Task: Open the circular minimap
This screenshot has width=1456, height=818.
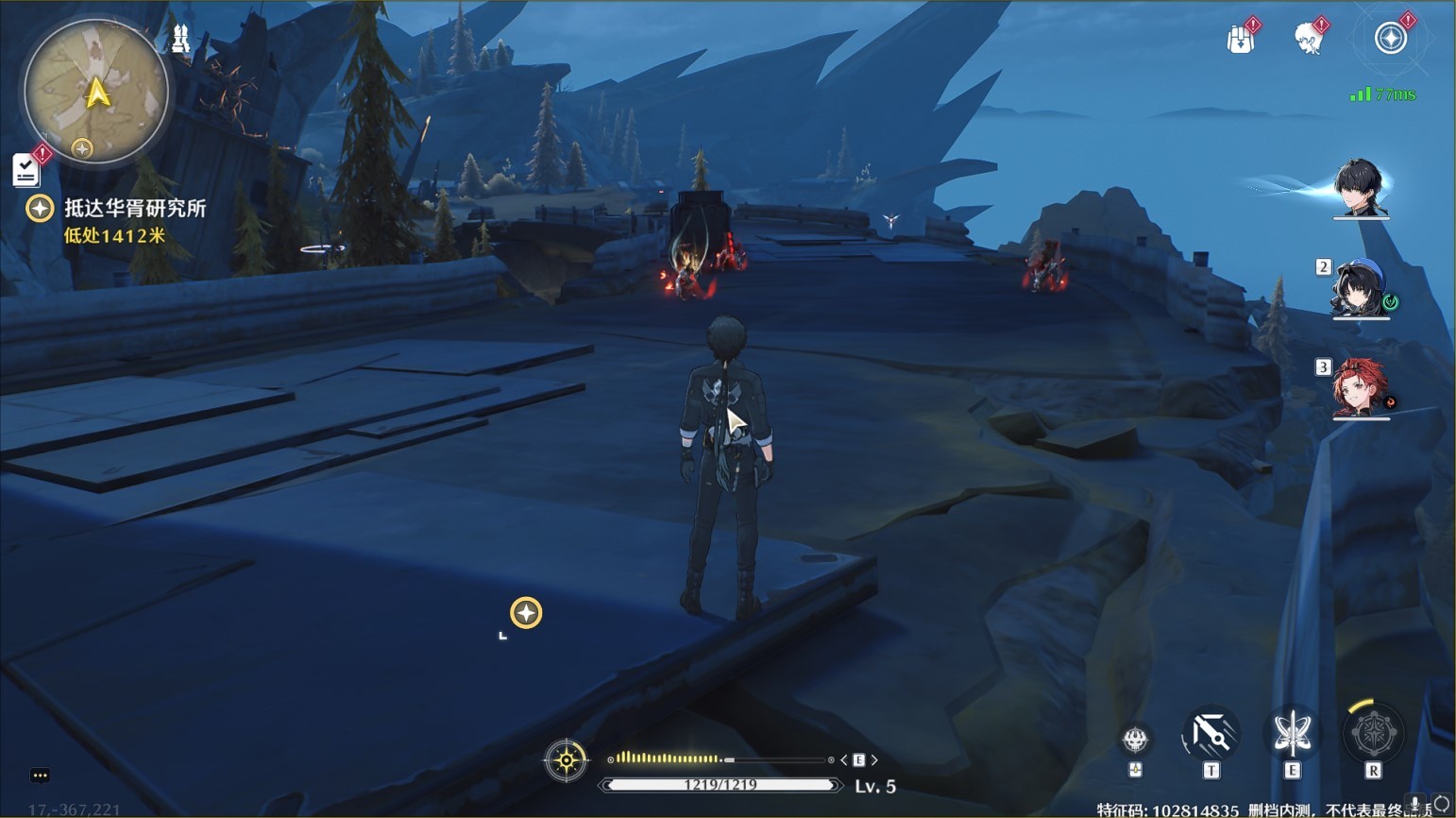Action: pyautogui.click(x=96, y=94)
